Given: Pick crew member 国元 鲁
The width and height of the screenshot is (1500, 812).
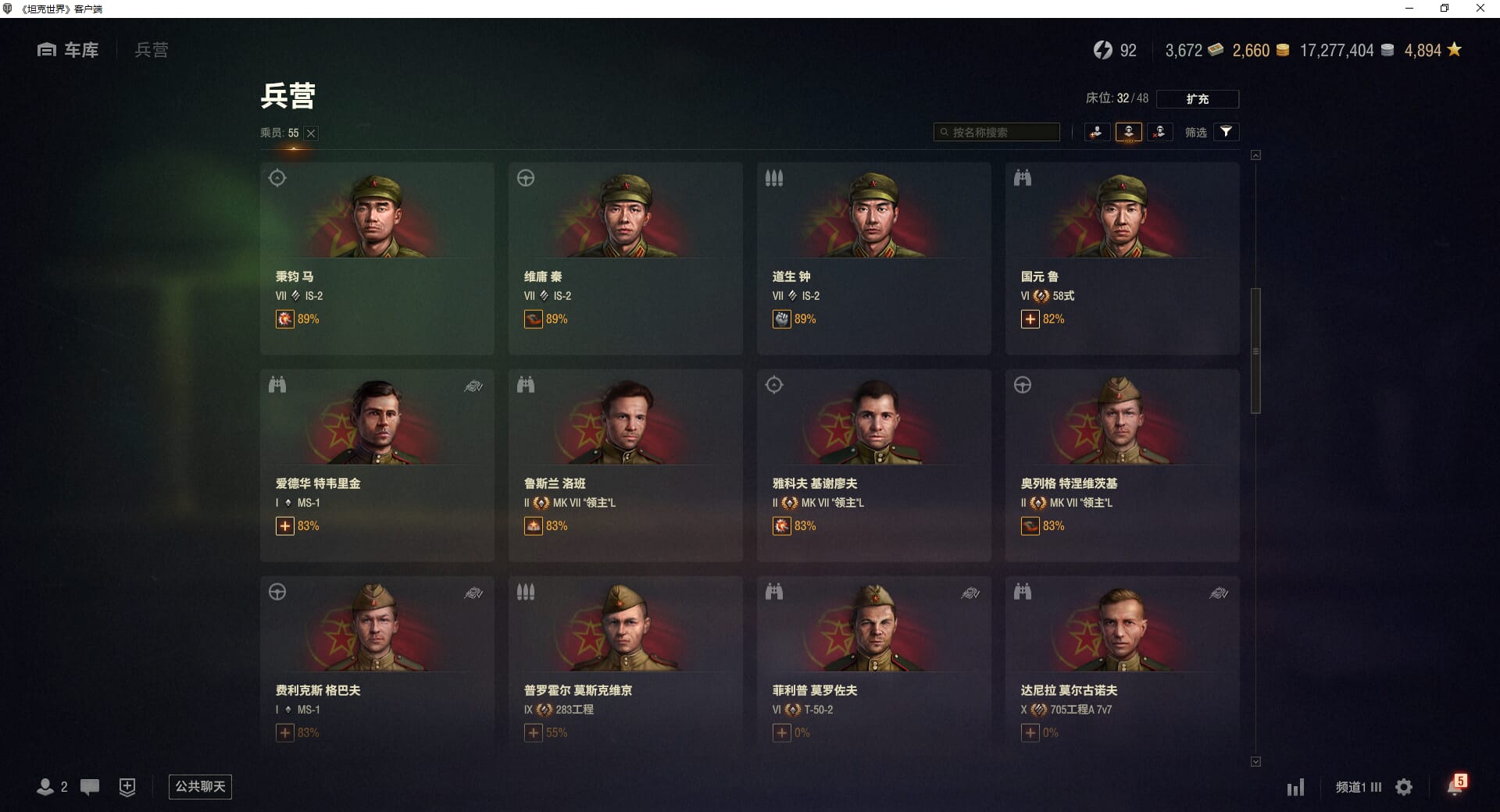Looking at the screenshot, I should pyautogui.click(x=1122, y=258).
